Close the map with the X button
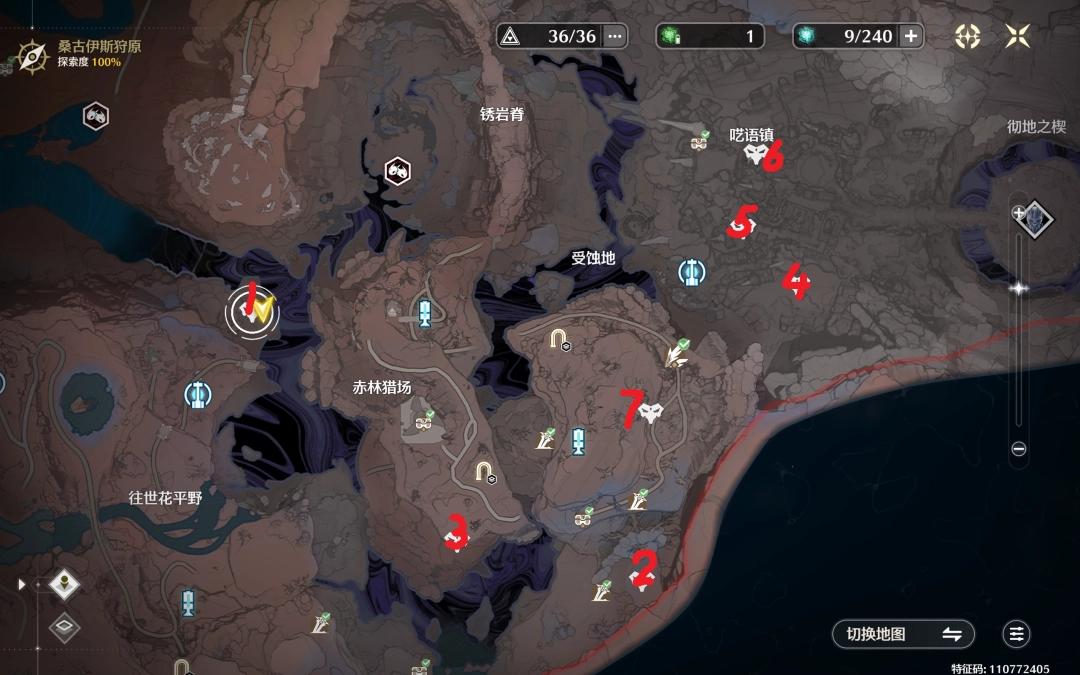This screenshot has width=1080, height=675. (x=1018, y=37)
